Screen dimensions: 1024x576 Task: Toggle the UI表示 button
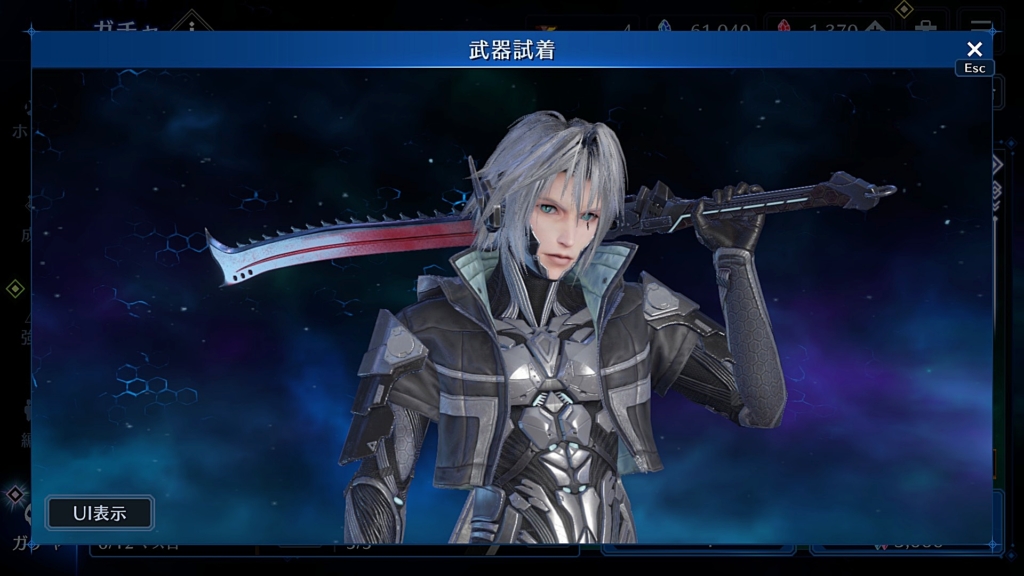pyautogui.click(x=100, y=513)
